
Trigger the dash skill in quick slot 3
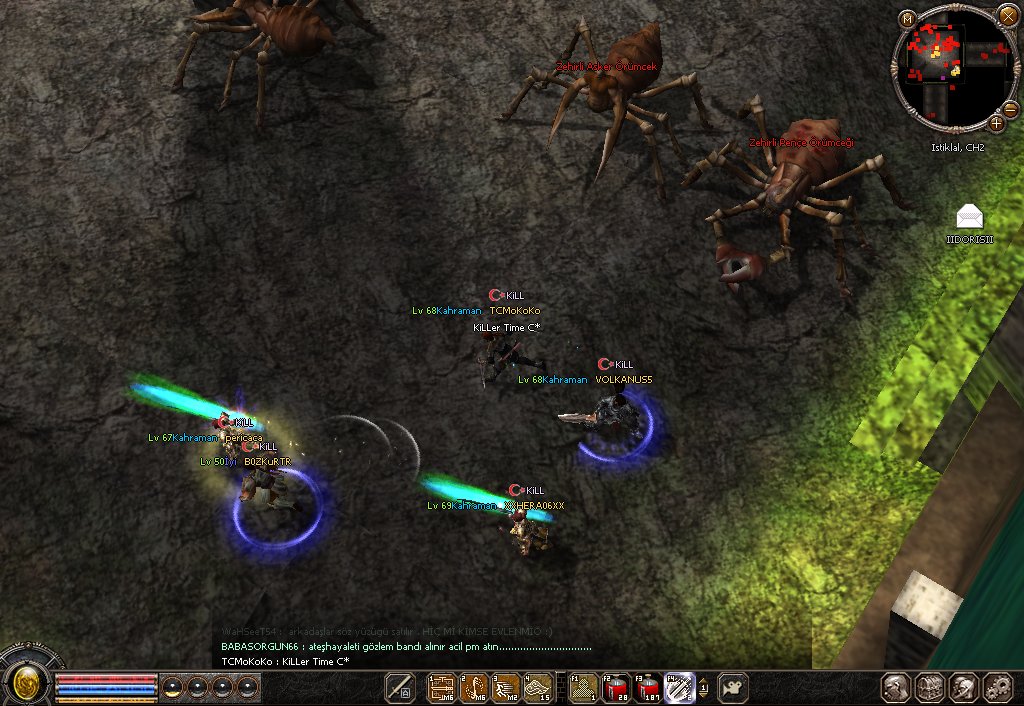tap(506, 687)
